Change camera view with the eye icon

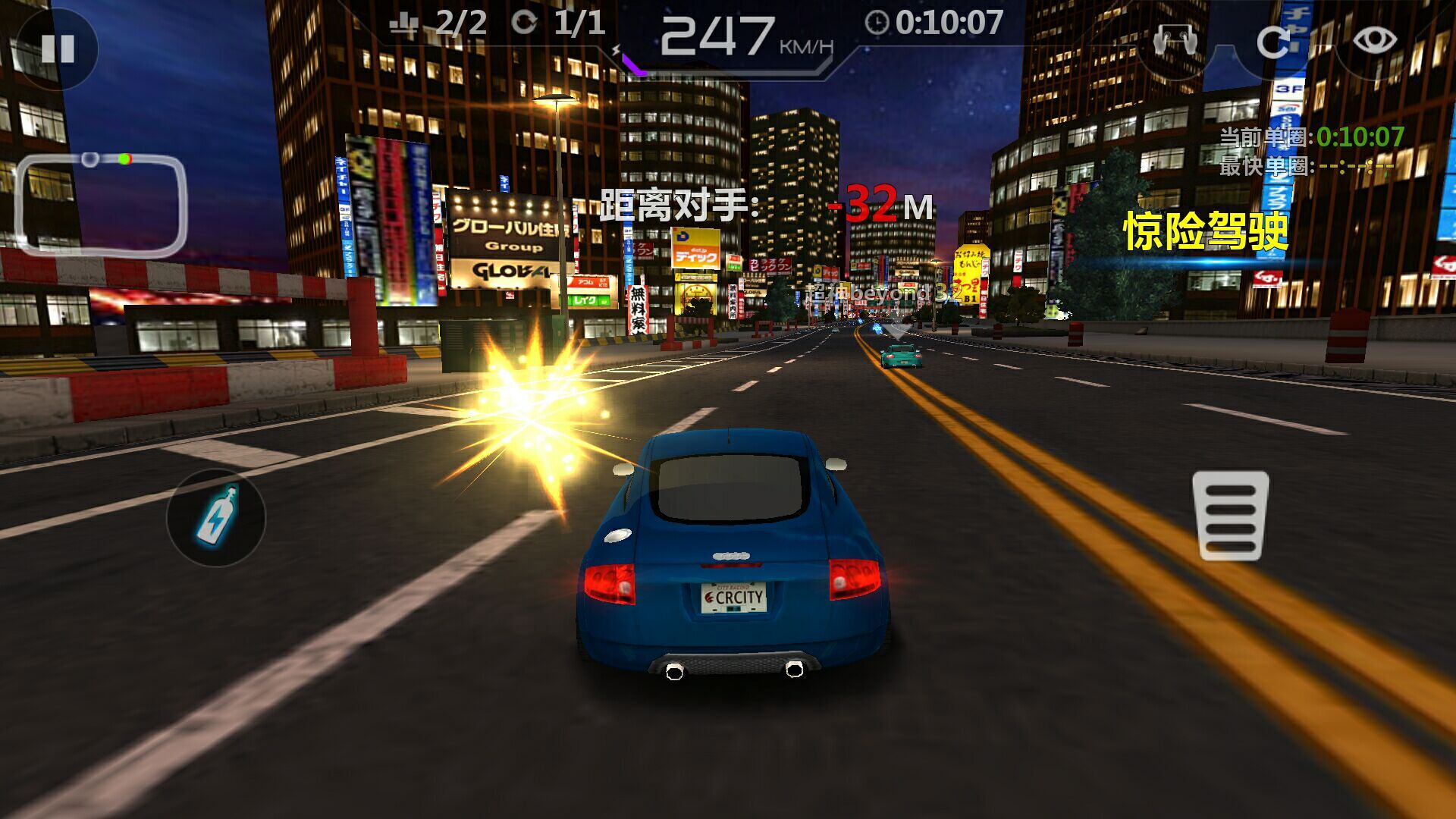[1374, 40]
